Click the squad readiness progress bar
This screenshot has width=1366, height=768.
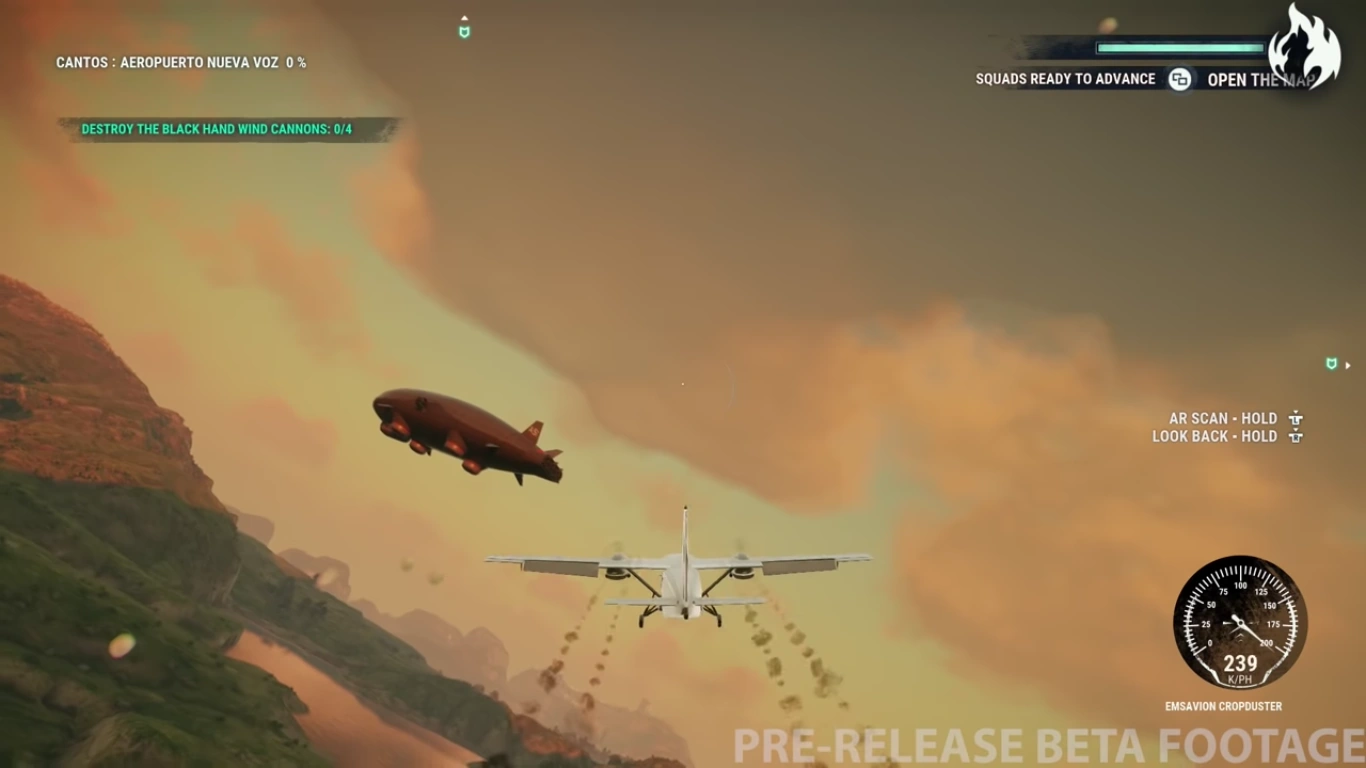(1178, 46)
